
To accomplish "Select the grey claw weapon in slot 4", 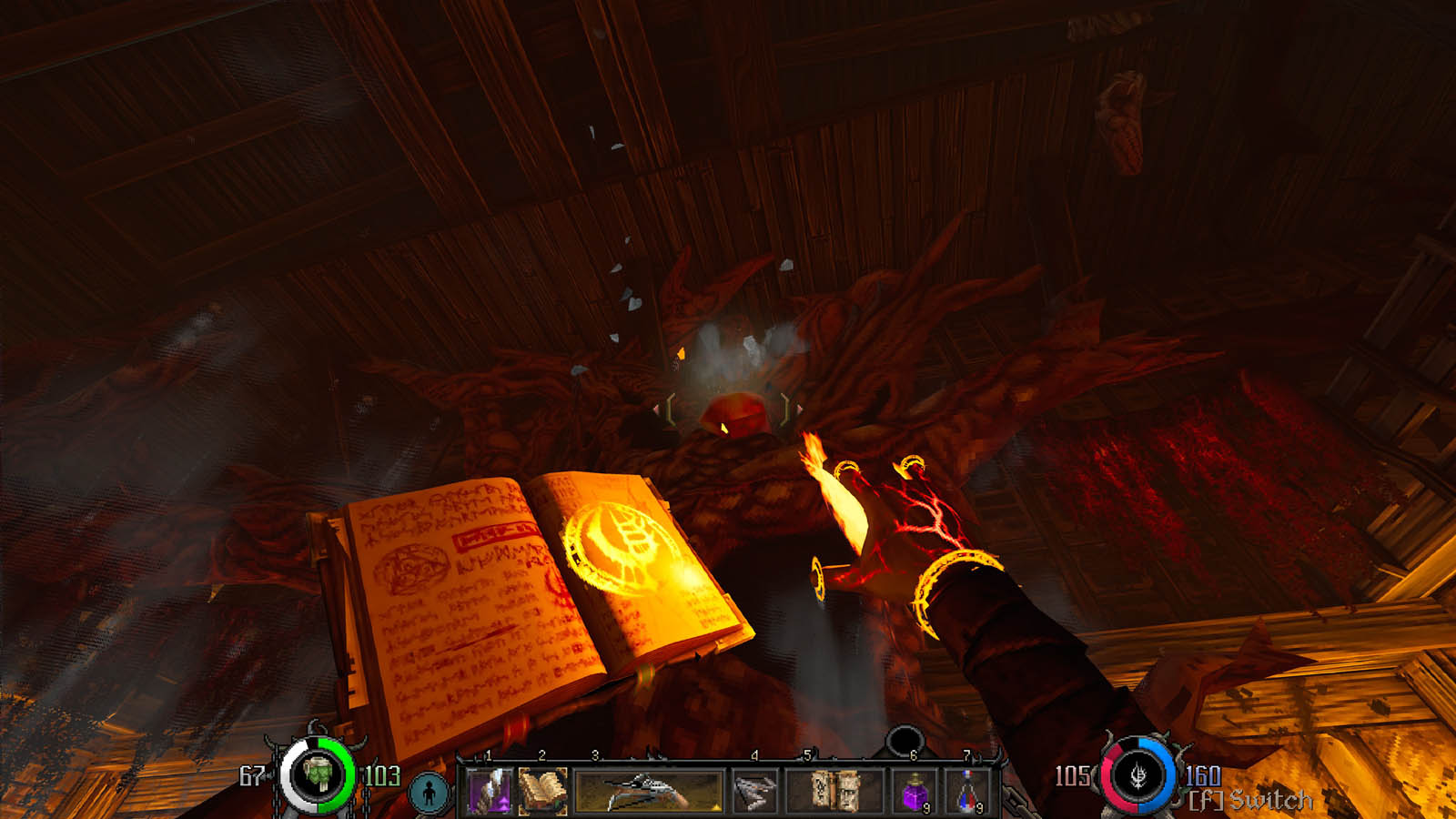I will pyautogui.click(x=754, y=790).
